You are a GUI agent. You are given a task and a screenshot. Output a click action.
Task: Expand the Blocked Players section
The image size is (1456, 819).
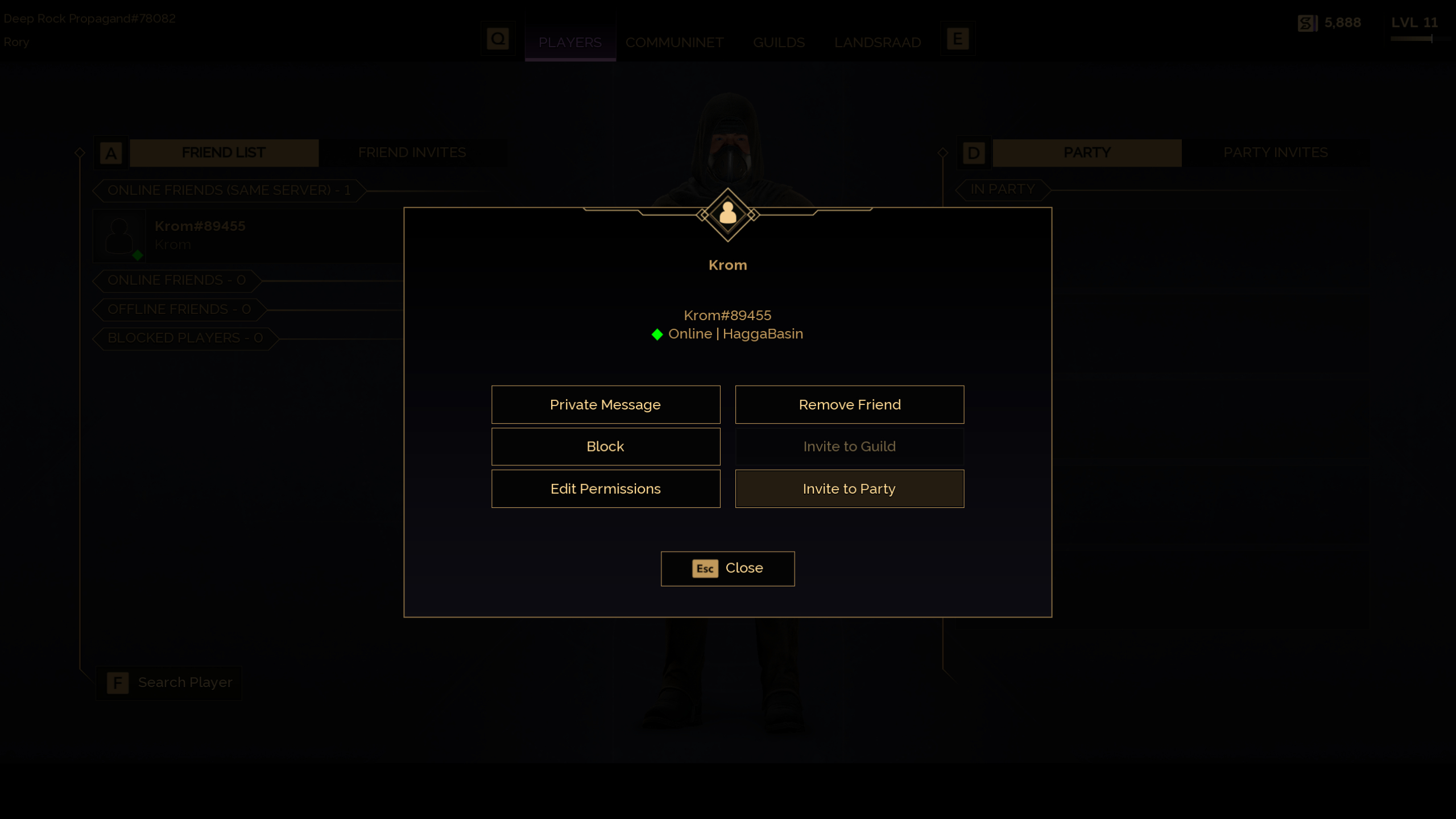pyautogui.click(x=185, y=338)
